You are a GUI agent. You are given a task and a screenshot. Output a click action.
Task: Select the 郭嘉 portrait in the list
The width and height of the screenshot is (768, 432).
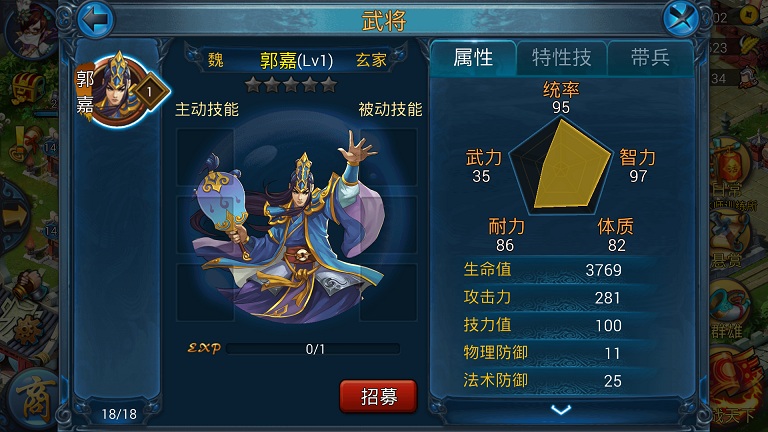coord(118,90)
